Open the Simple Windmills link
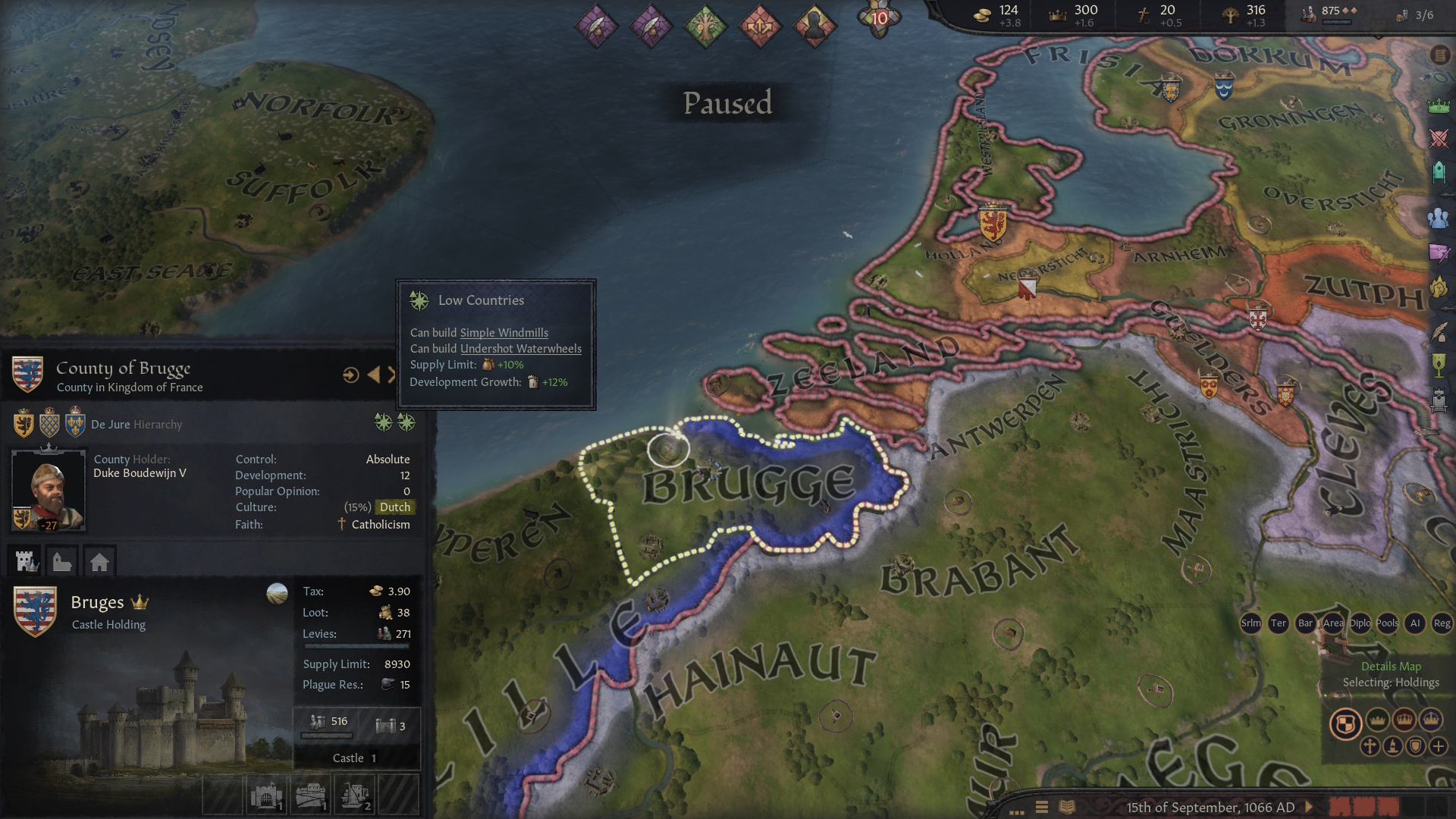The image size is (1456, 819). (504, 333)
